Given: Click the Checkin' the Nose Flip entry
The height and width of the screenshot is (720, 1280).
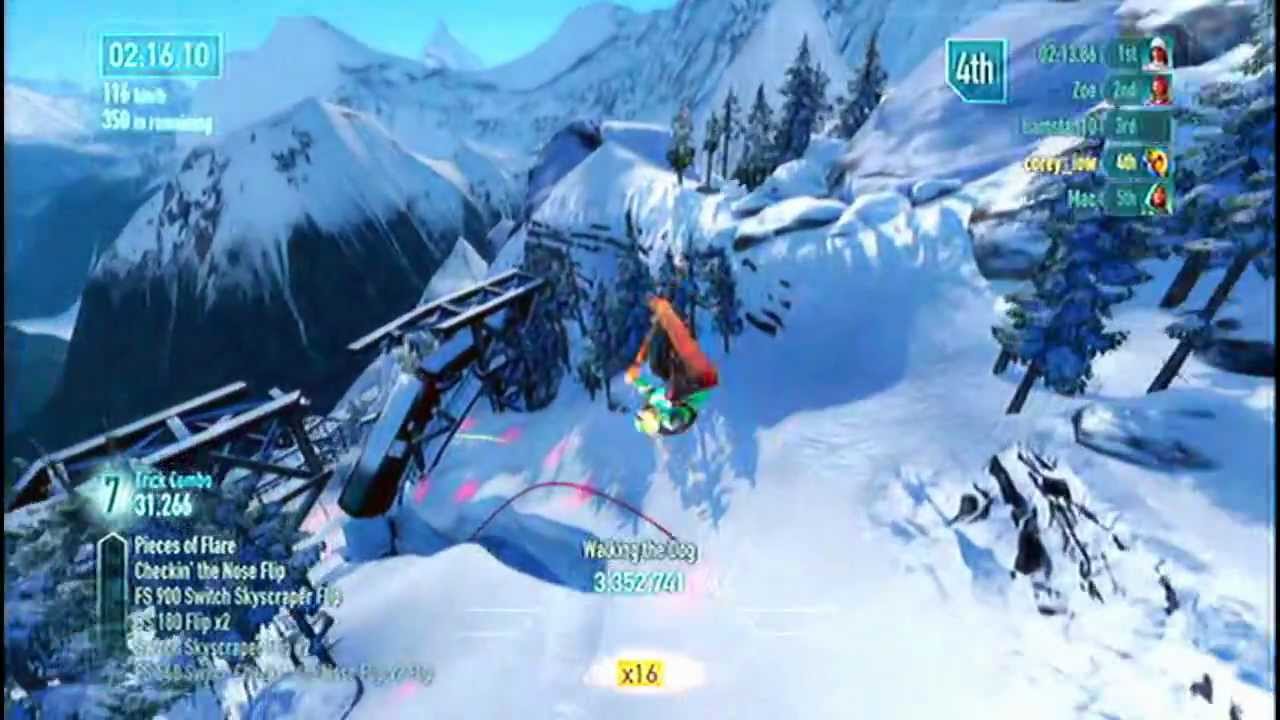Looking at the screenshot, I should (210, 570).
